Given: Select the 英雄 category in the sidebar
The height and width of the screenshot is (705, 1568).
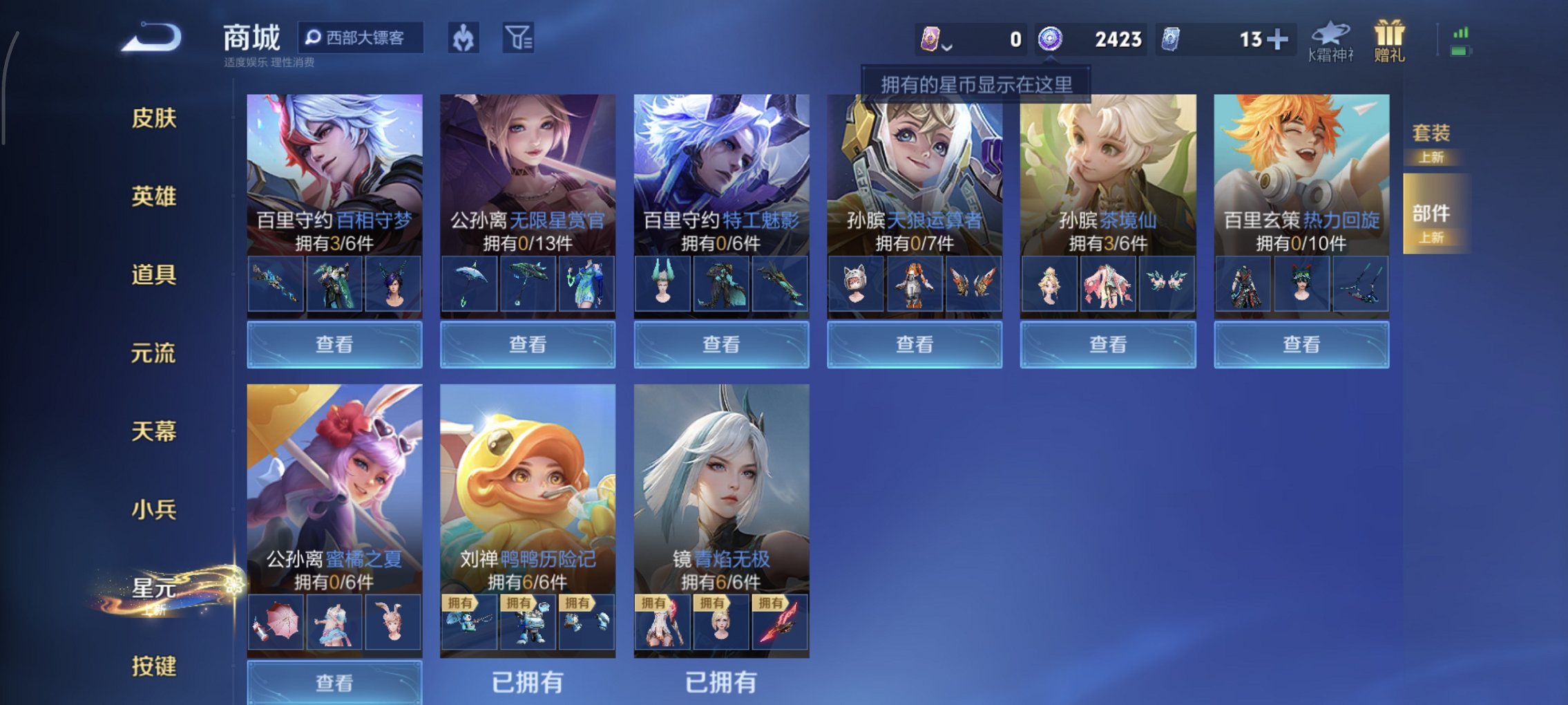Looking at the screenshot, I should pyautogui.click(x=153, y=197).
